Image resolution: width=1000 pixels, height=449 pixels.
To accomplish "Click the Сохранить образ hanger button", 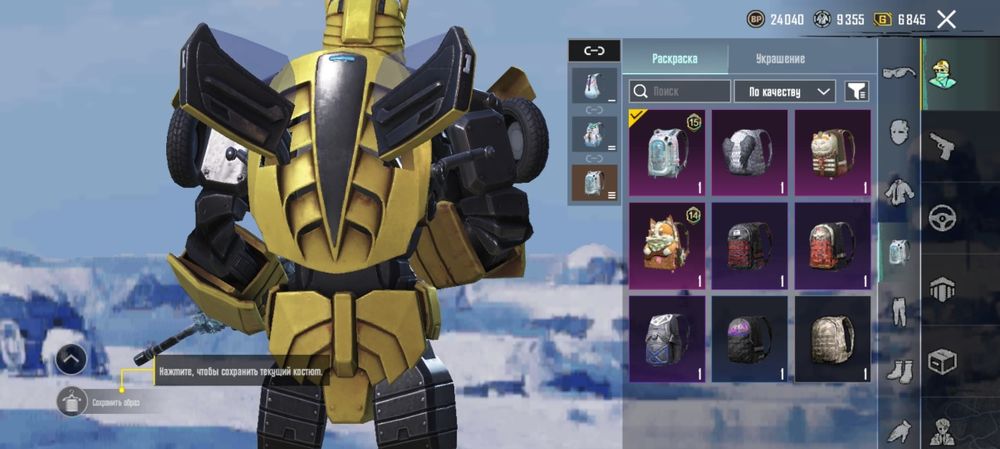I will click(73, 403).
